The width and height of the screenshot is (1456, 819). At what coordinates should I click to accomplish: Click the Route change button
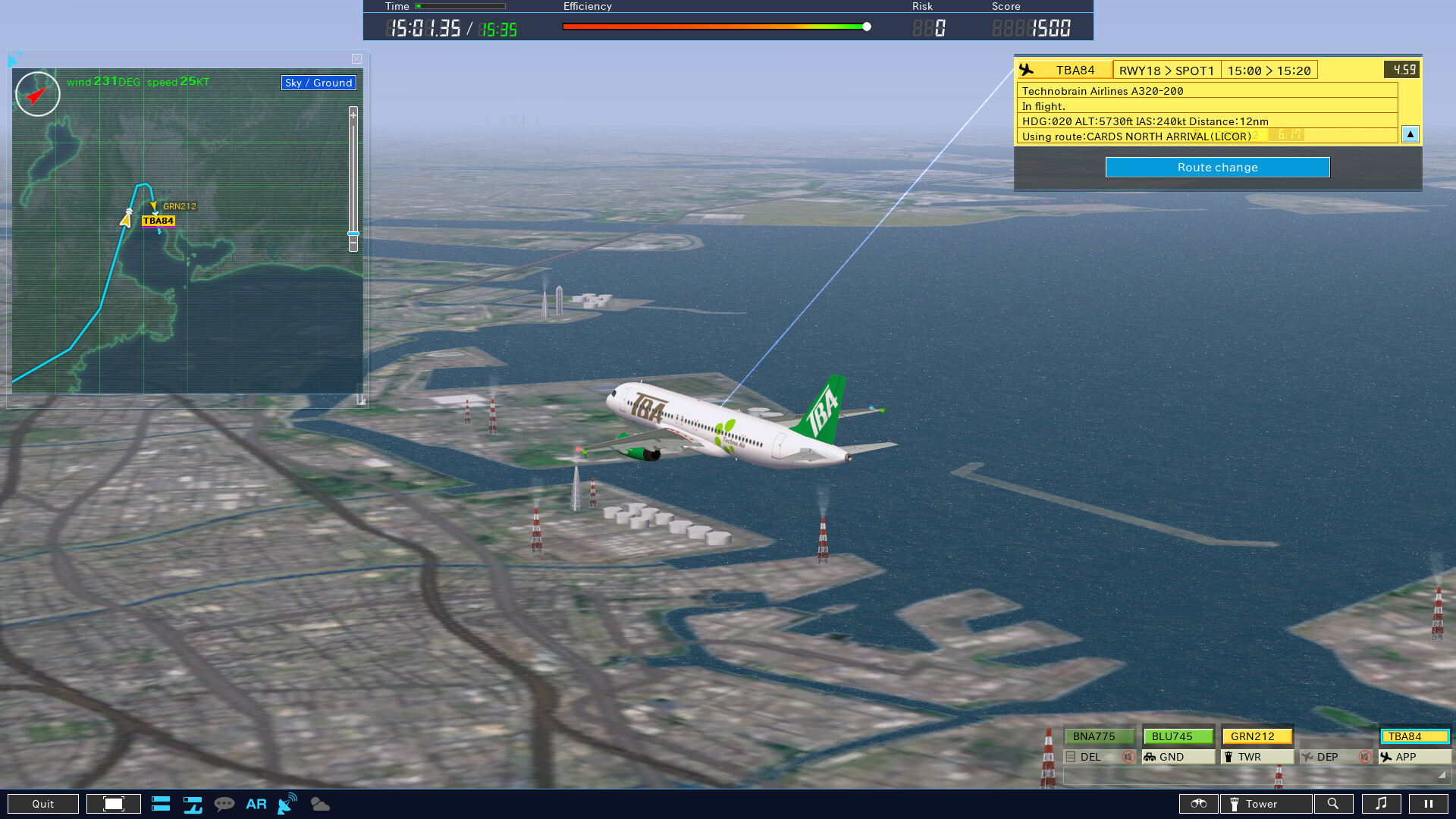coord(1217,167)
